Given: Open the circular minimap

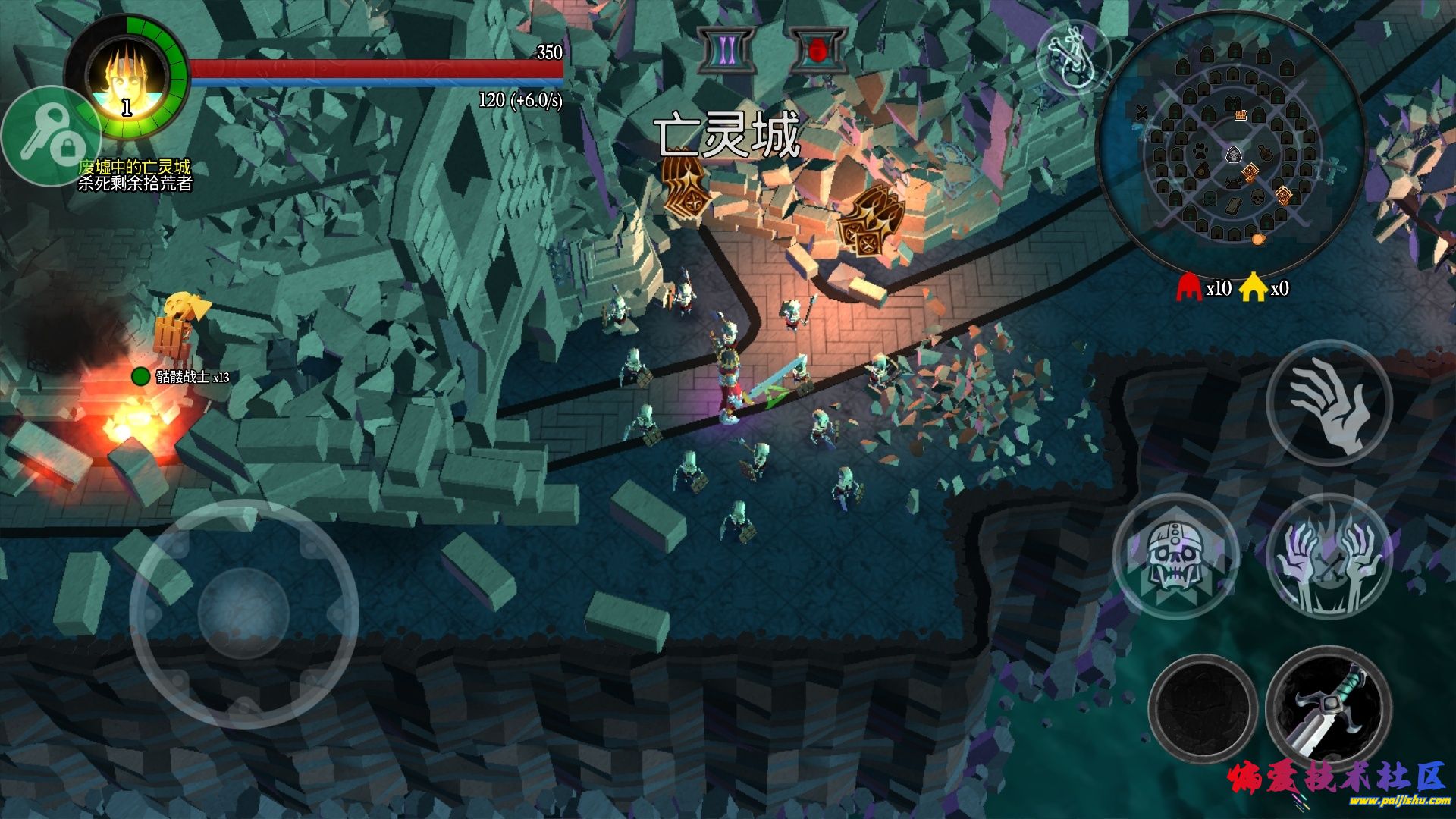Looking at the screenshot, I should [1232, 146].
